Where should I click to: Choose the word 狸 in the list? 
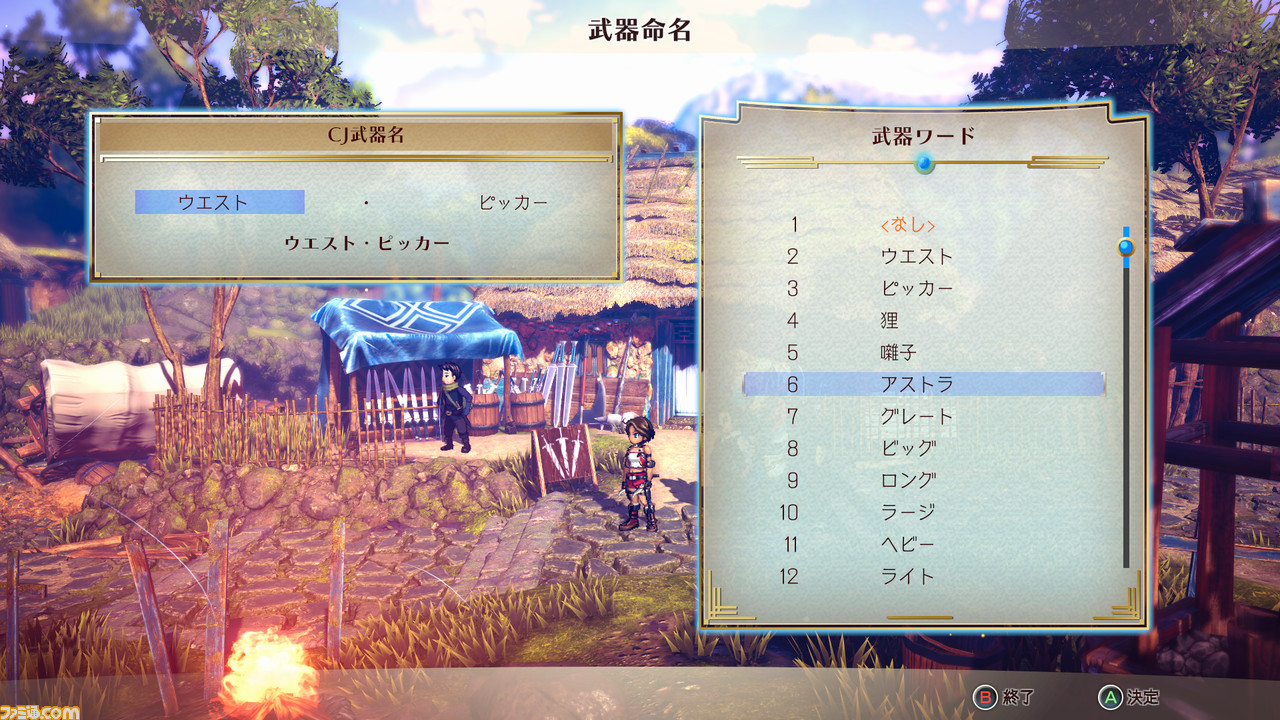(890, 321)
